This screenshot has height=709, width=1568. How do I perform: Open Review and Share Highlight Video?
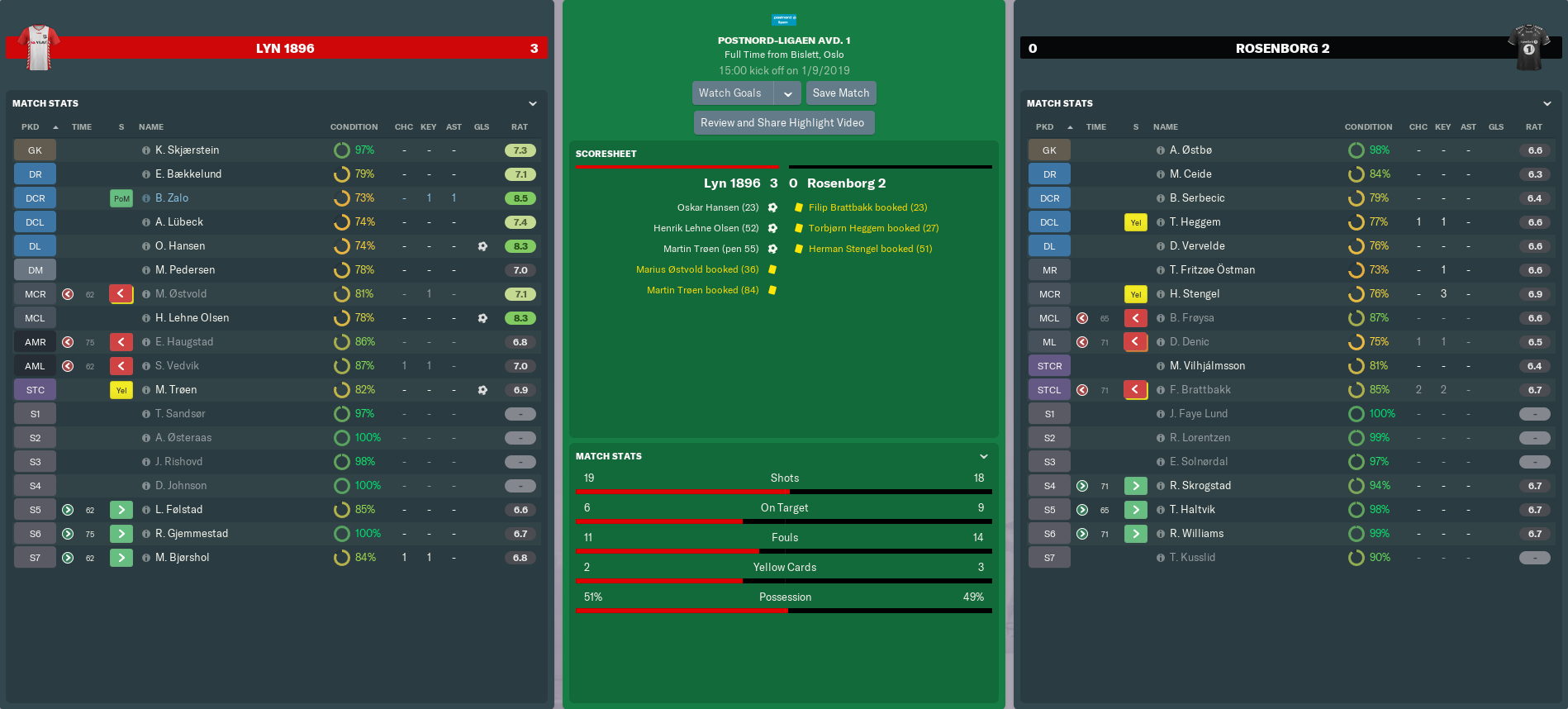point(782,123)
